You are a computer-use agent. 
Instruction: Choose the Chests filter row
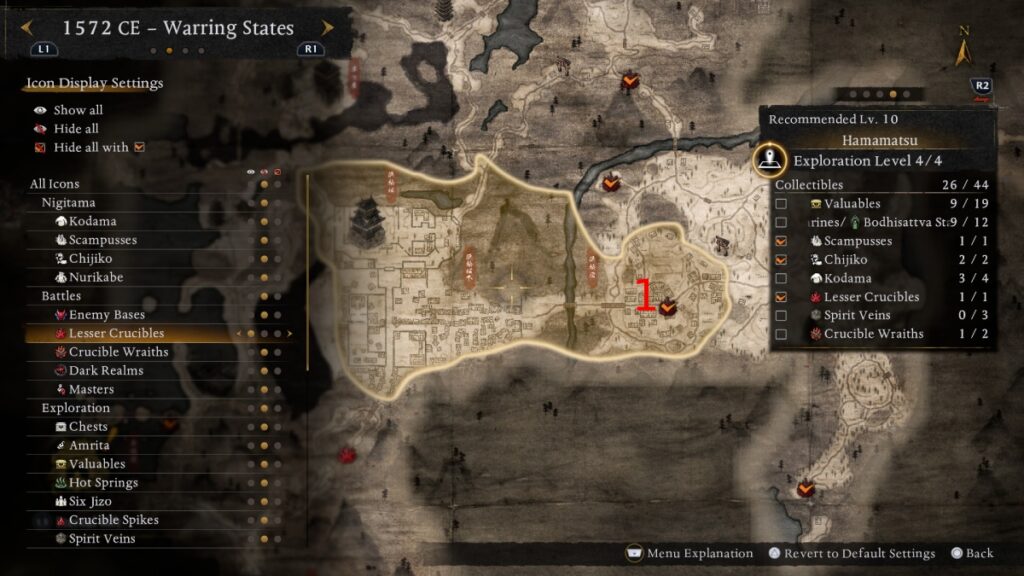pos(88,427)
